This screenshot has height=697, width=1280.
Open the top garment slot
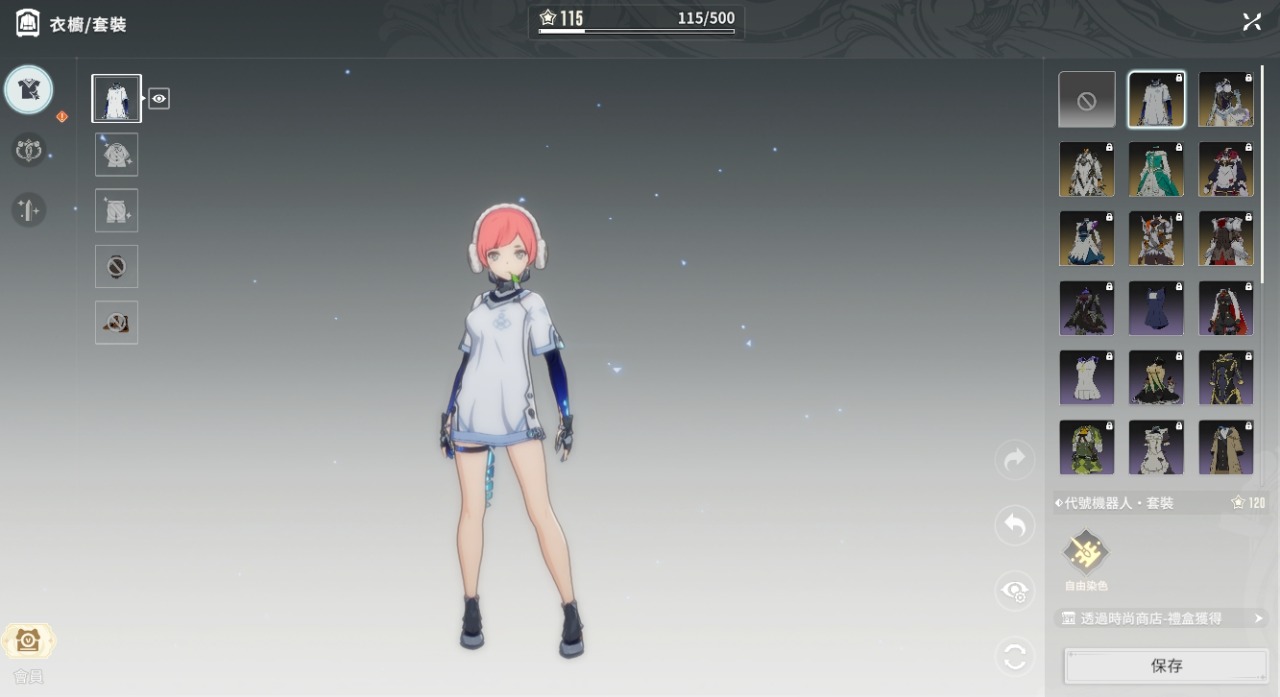[117, 154]
